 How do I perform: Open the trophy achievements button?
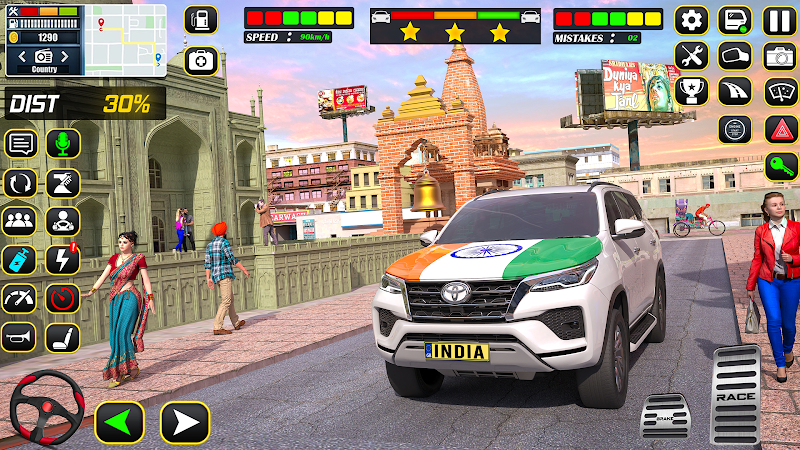coord(691,92)
